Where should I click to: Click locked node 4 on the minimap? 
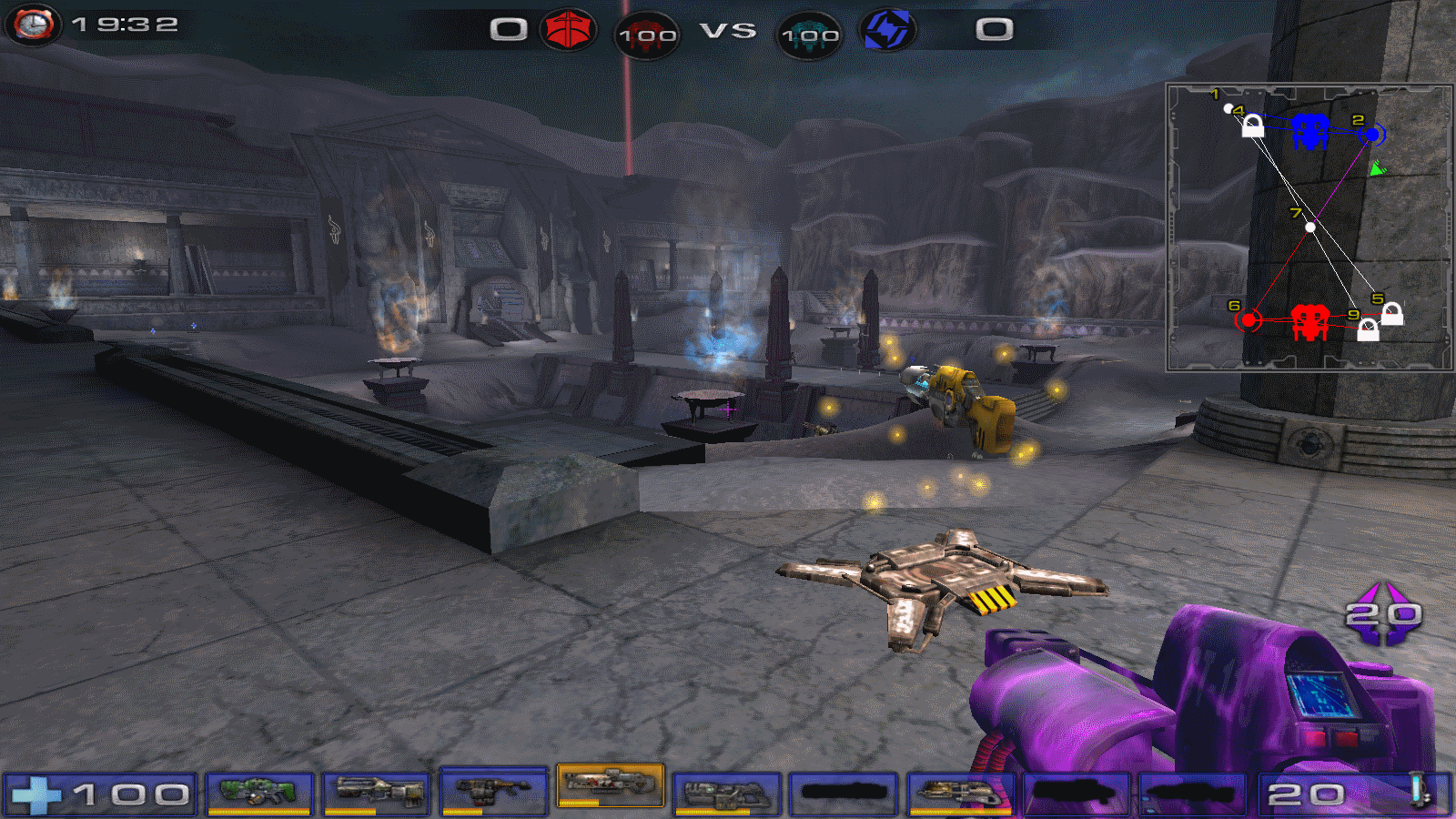tap(1253, 126)
